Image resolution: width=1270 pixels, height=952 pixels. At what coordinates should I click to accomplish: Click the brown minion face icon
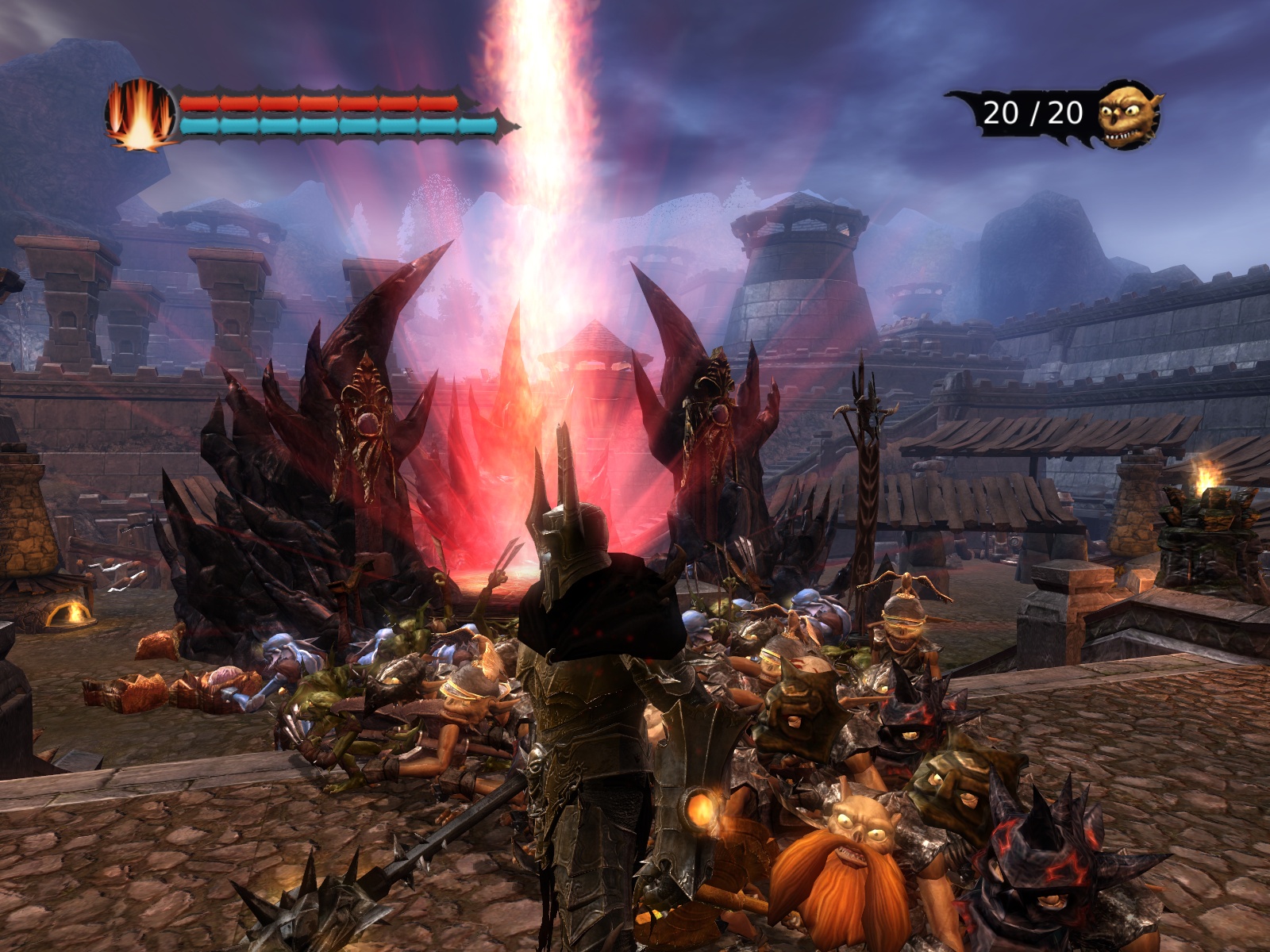tap(1128, 116)
